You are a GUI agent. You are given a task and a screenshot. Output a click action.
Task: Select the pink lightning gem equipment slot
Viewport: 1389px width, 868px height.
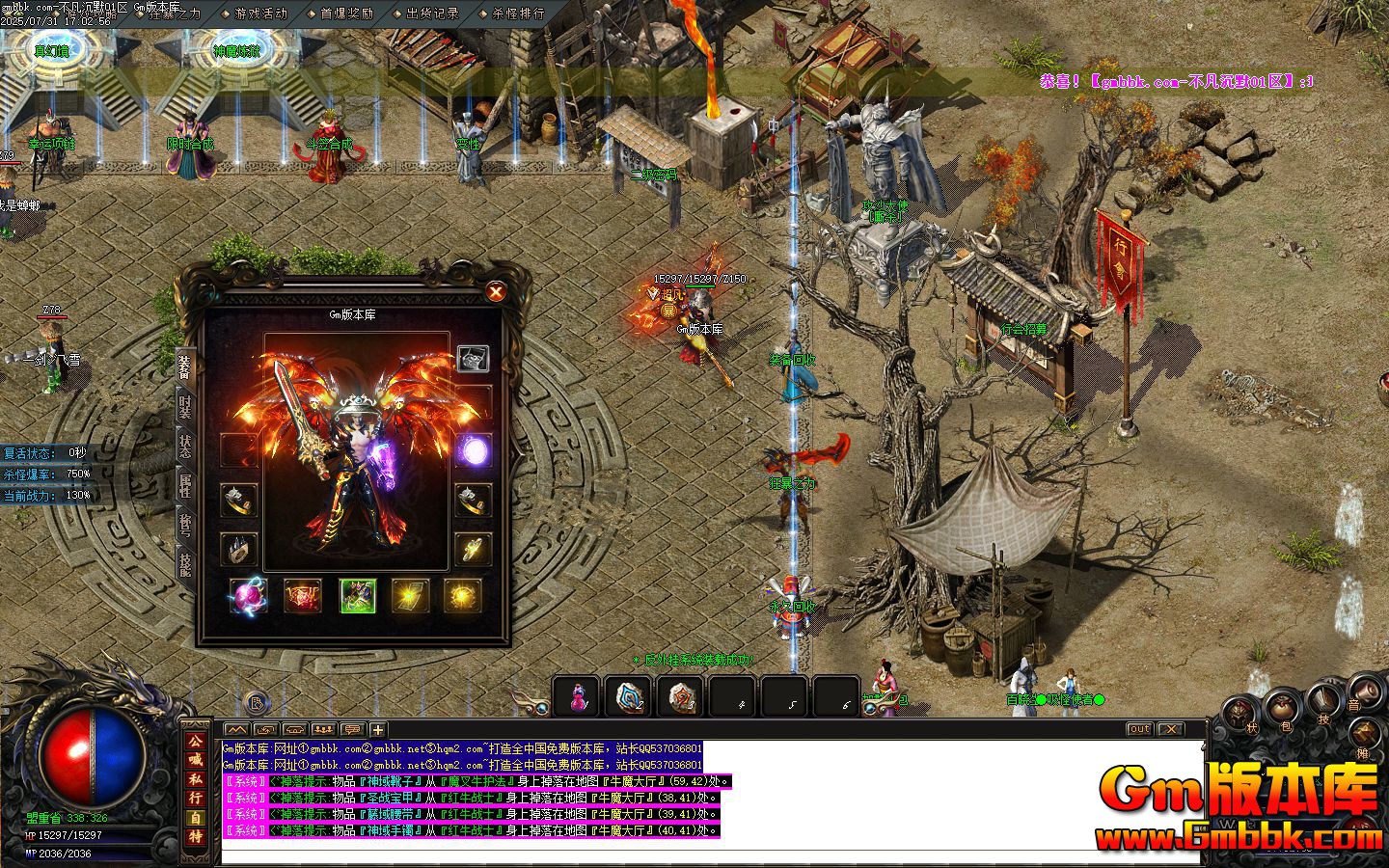pos(248,596)
